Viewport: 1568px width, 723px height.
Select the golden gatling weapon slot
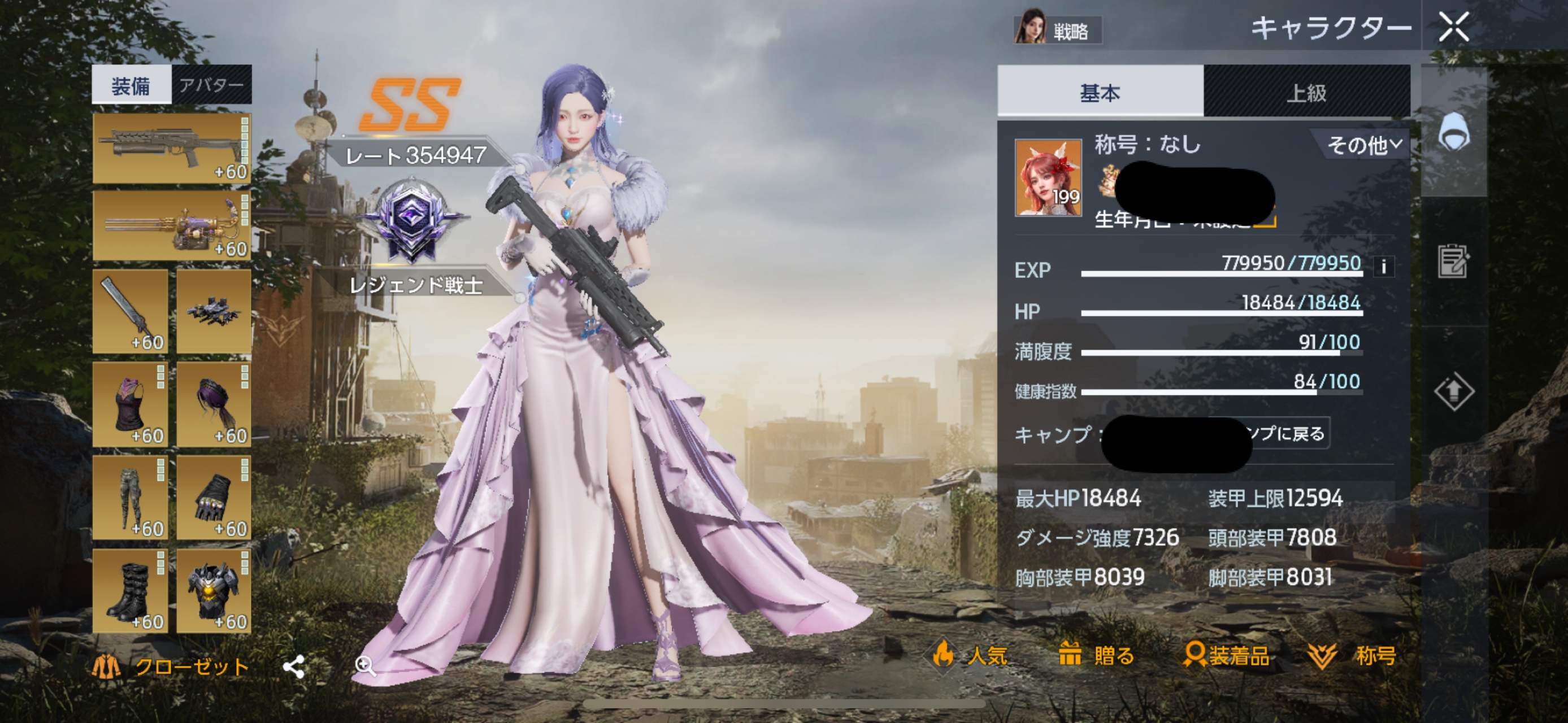[172, 226]
